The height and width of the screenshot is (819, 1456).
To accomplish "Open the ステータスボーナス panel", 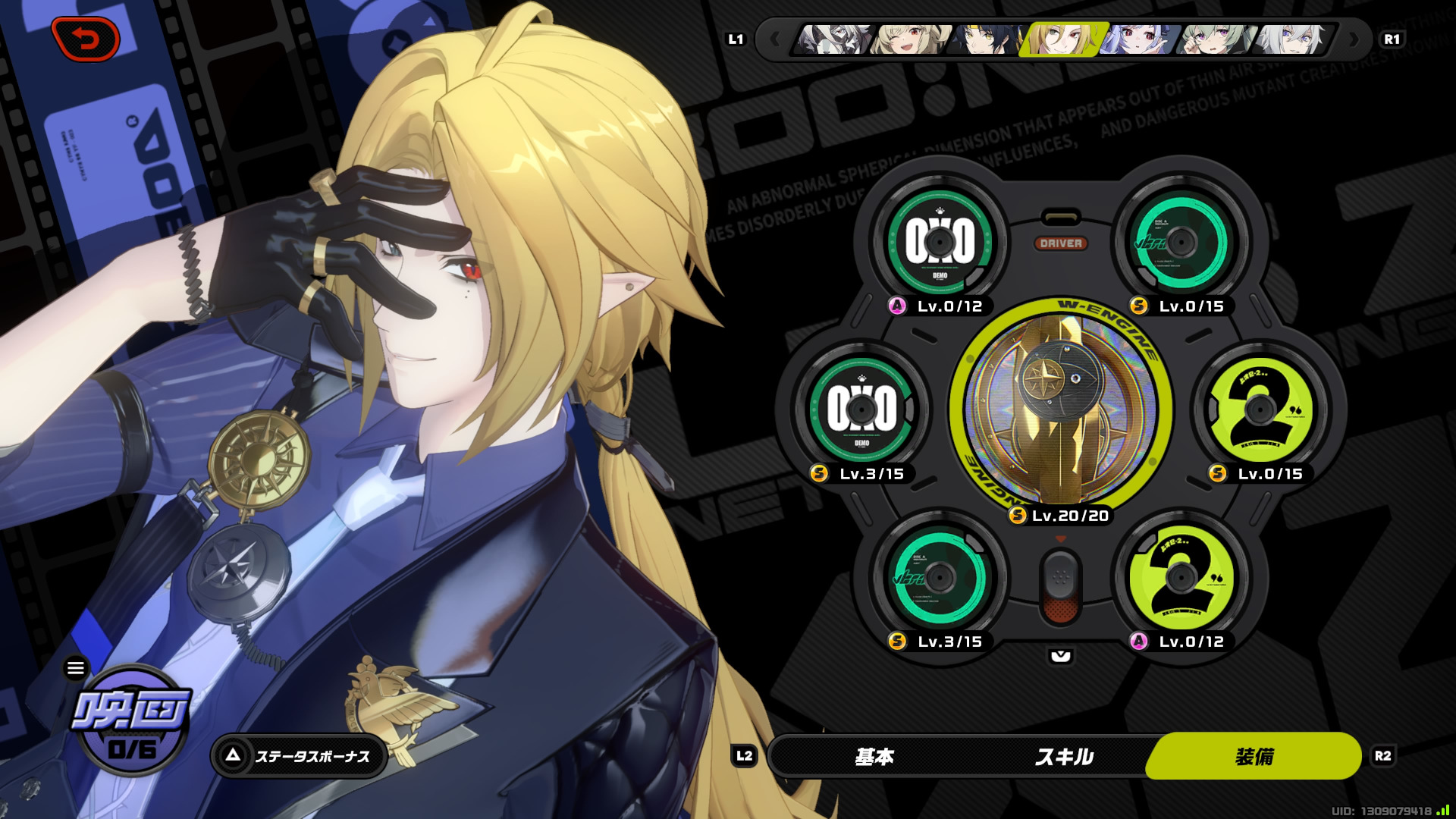I will (300, 756).
